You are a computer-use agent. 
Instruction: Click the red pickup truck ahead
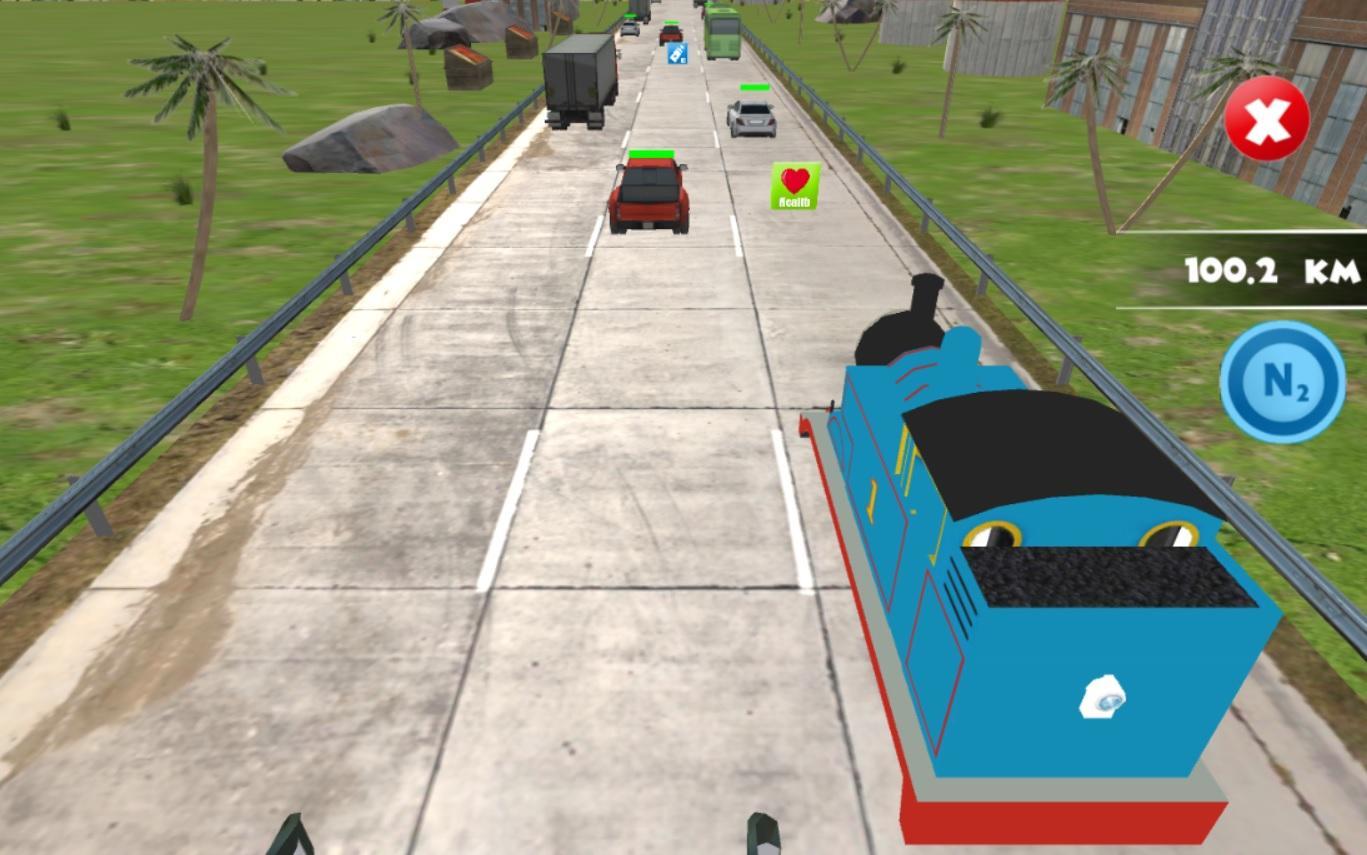pos(651,195)
